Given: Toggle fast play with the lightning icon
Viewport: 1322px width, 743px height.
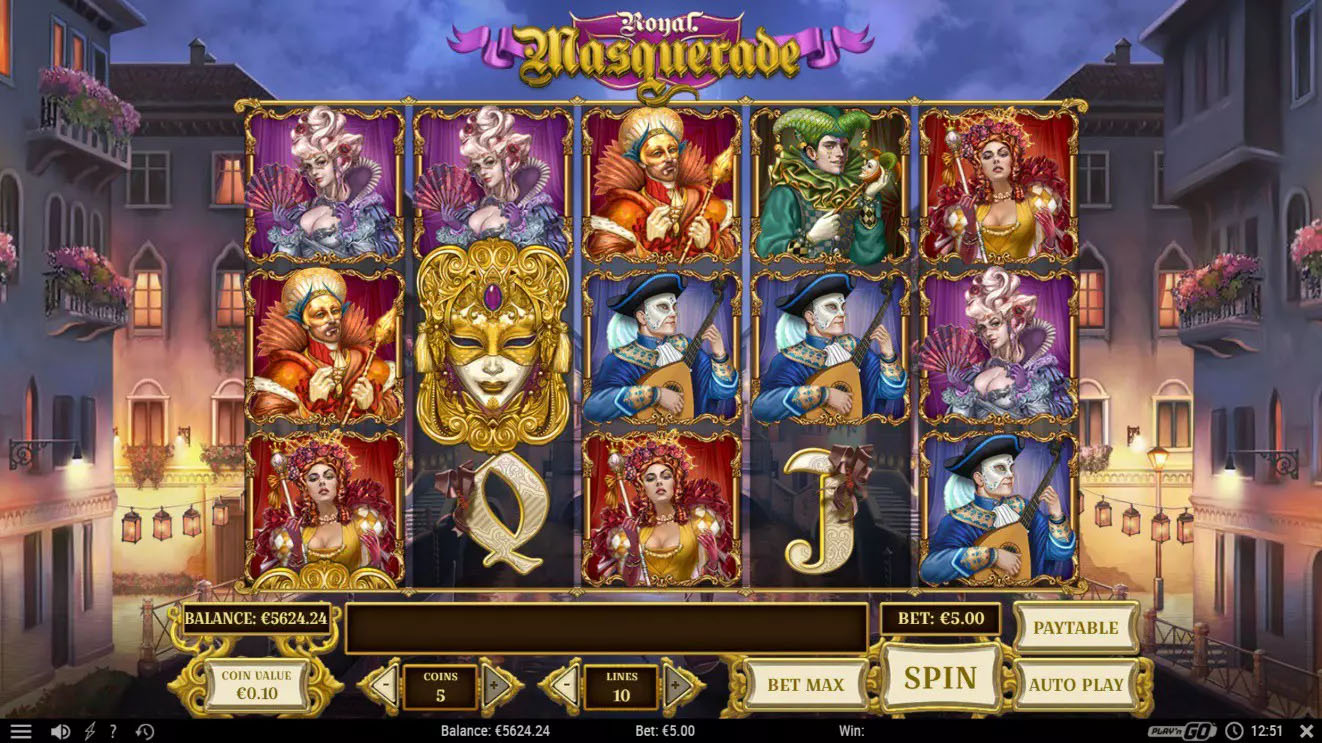Looking at the screenshot, I should pos(88,729).
